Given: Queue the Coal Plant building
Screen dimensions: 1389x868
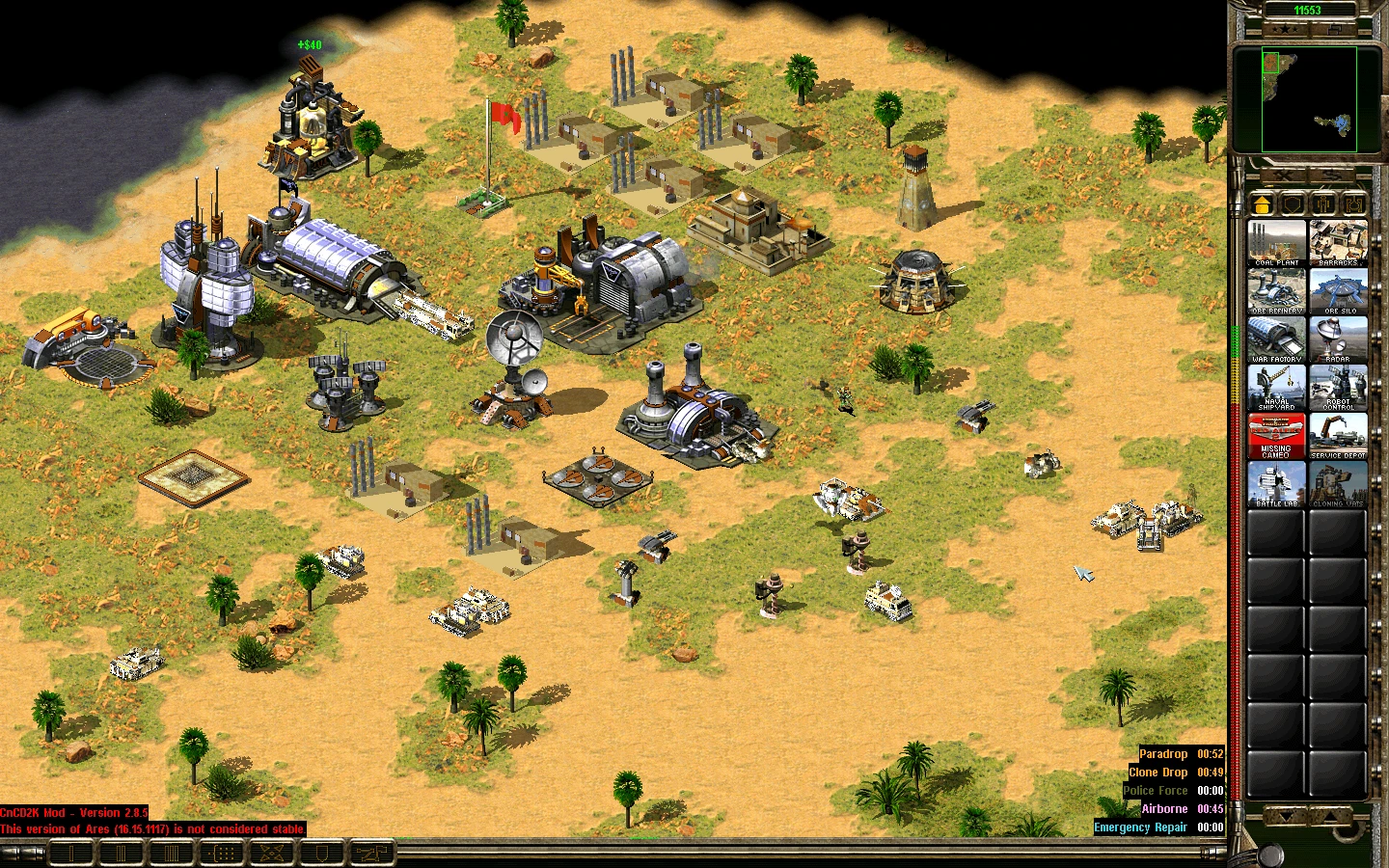Looking at the screenshot, I should pos(1276,242).
